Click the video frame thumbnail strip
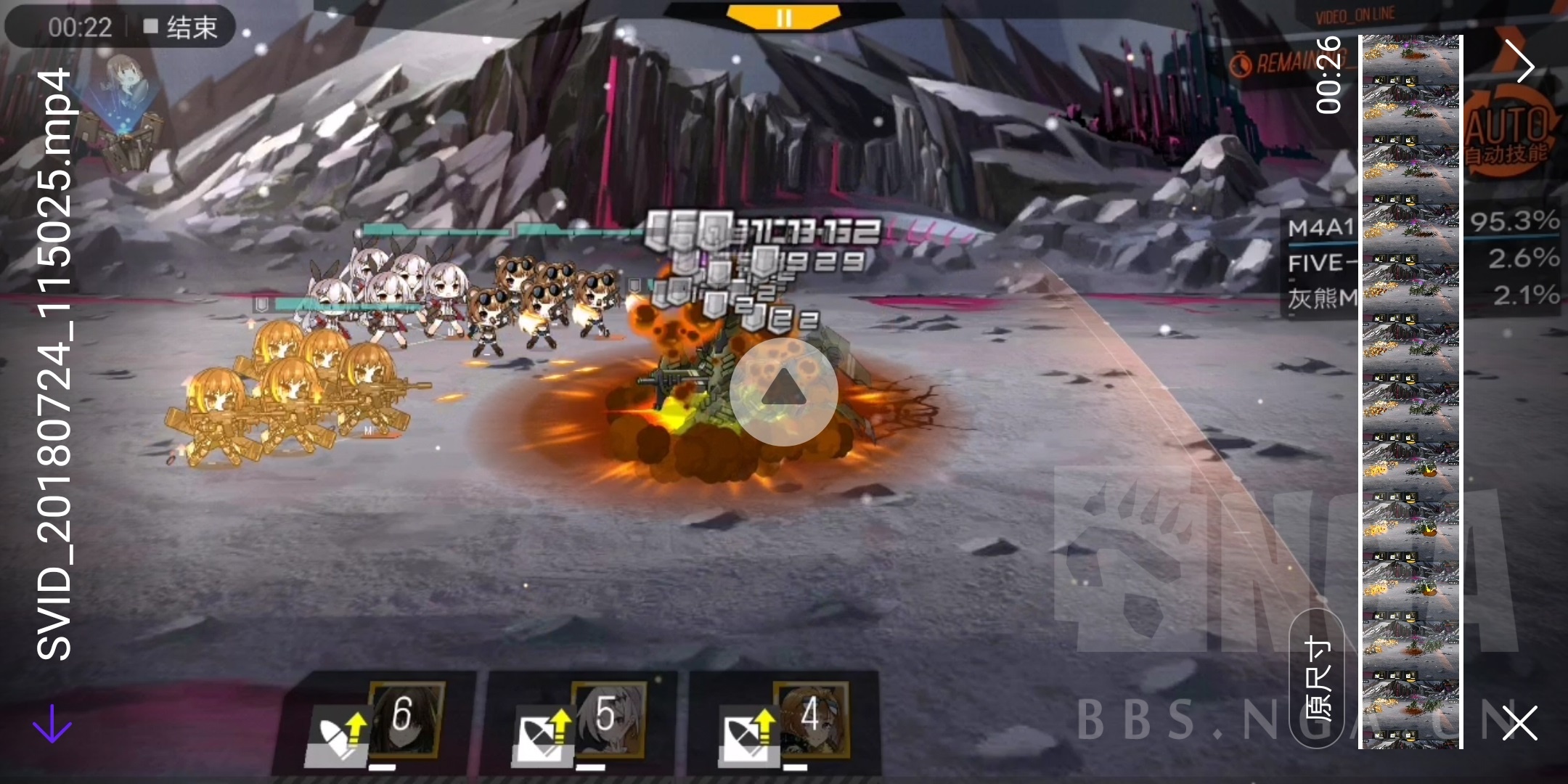 tap(1410, 392)
